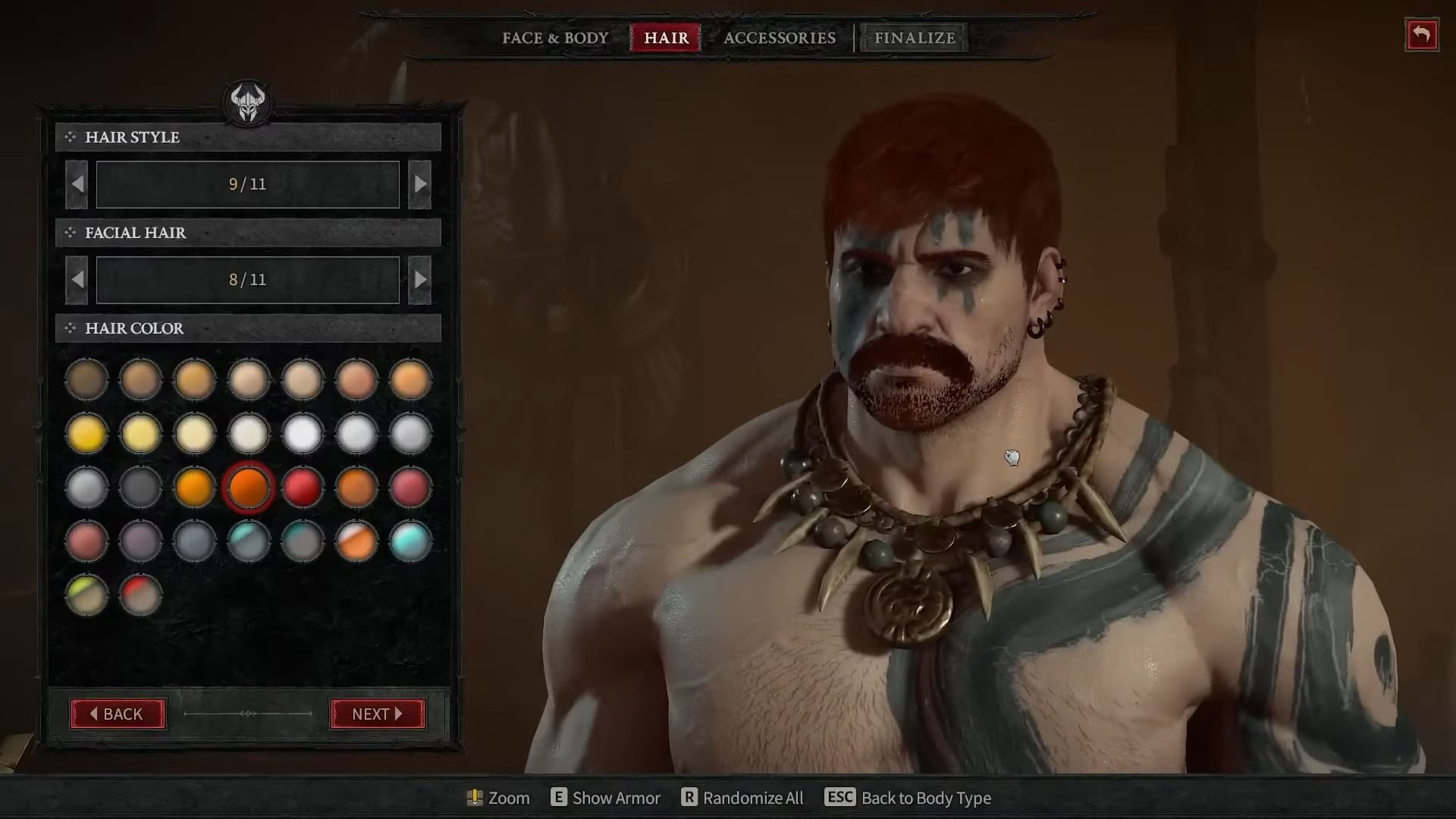Go to the previous facial hair
The height and width of the screenshot is (819, 1456).
point(77,280)
